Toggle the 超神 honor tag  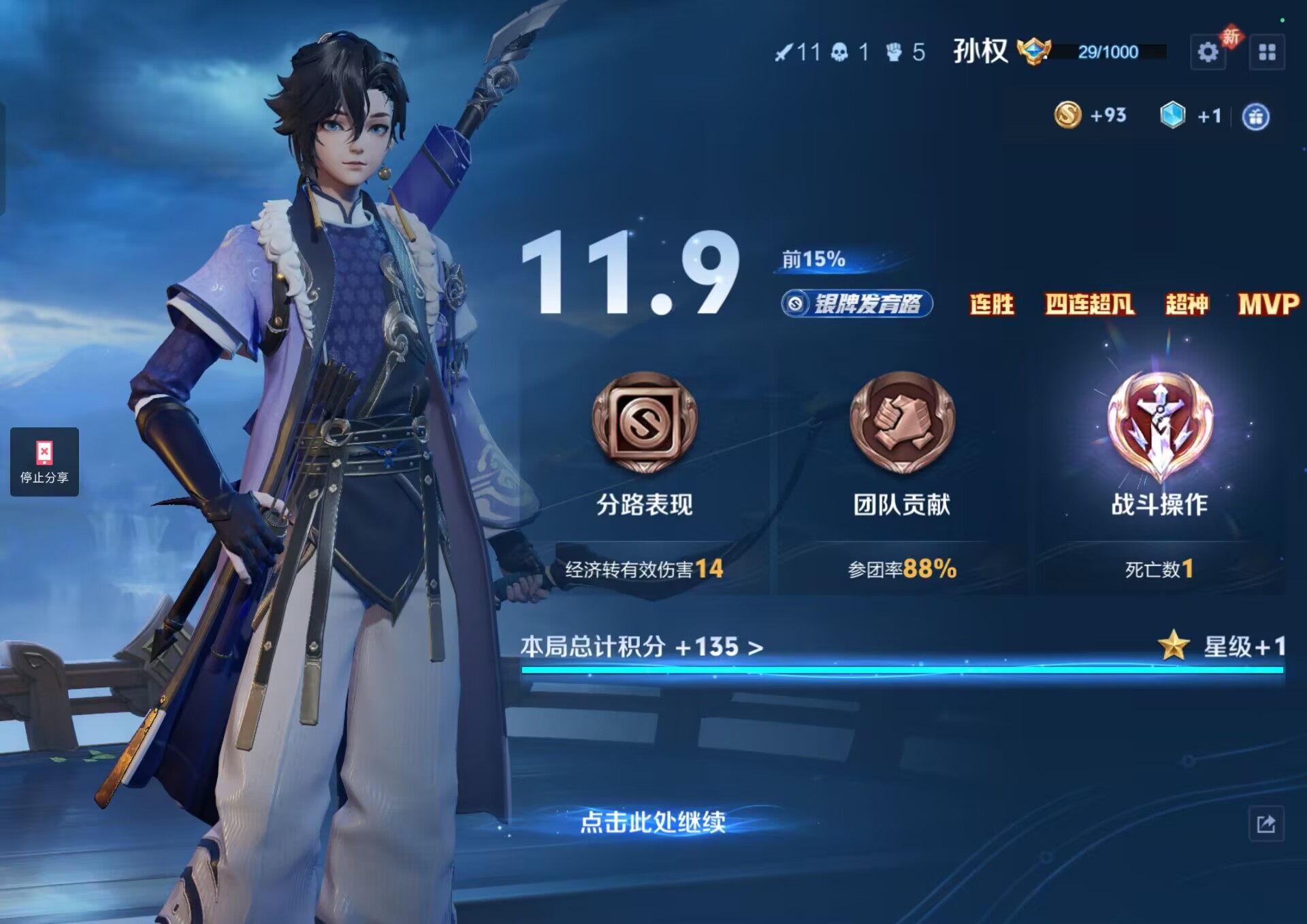coord(1188,306)
